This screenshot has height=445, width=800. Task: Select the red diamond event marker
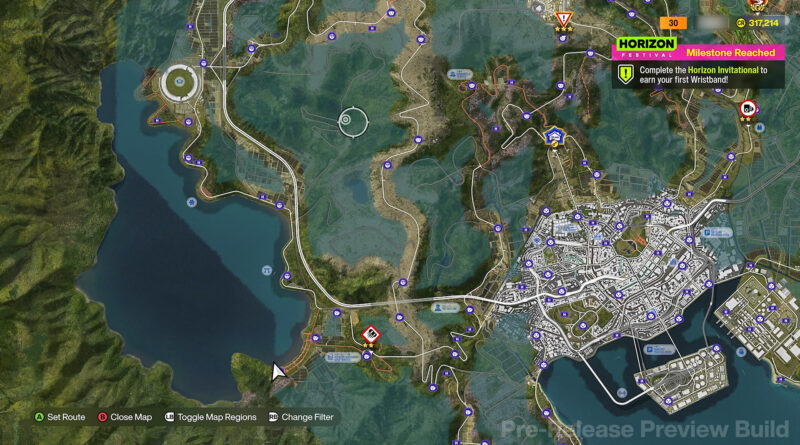pos(370,333)
